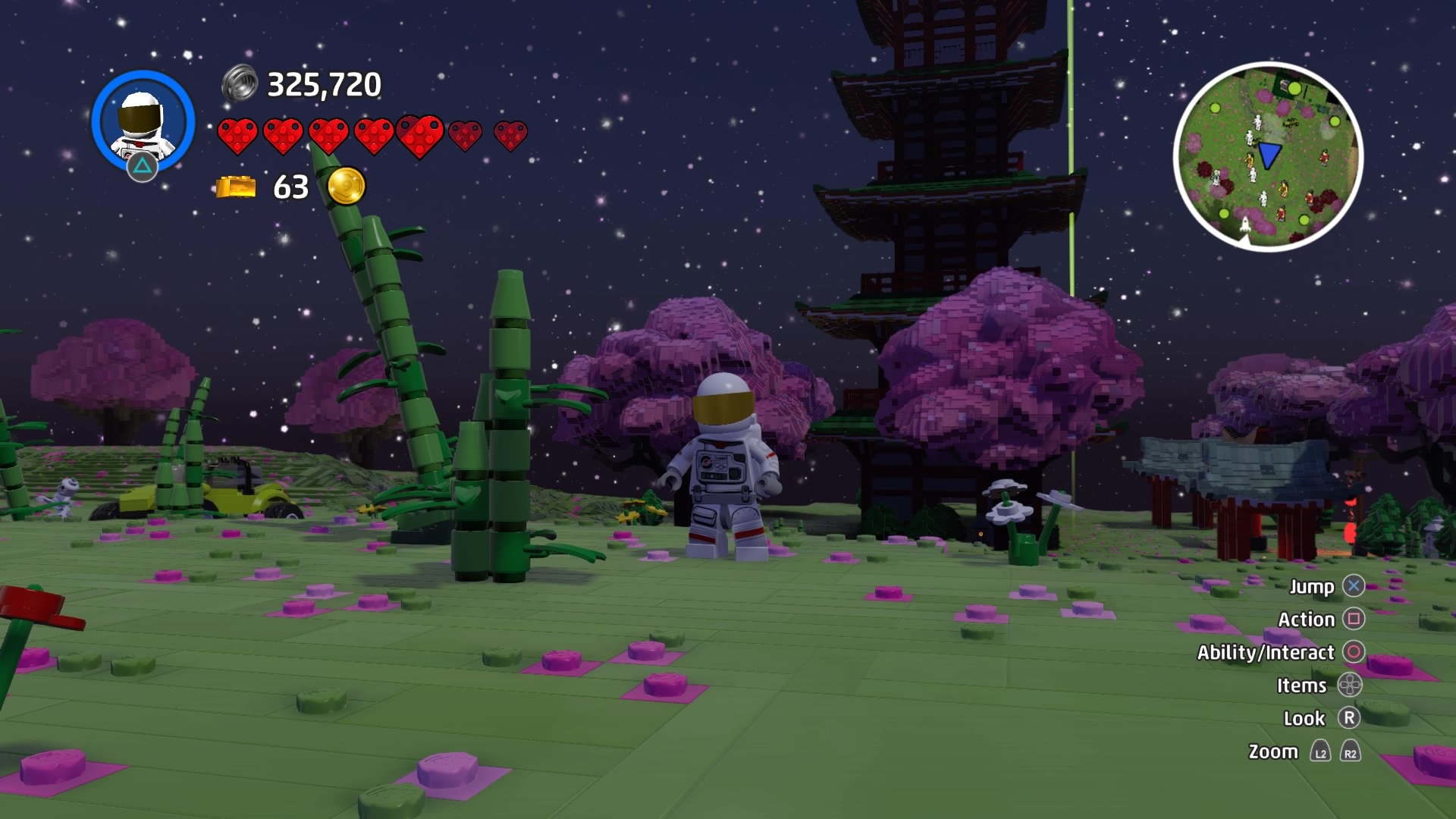Open the circular minimap
1456x819 pixels.
[x=1268, y=156]
